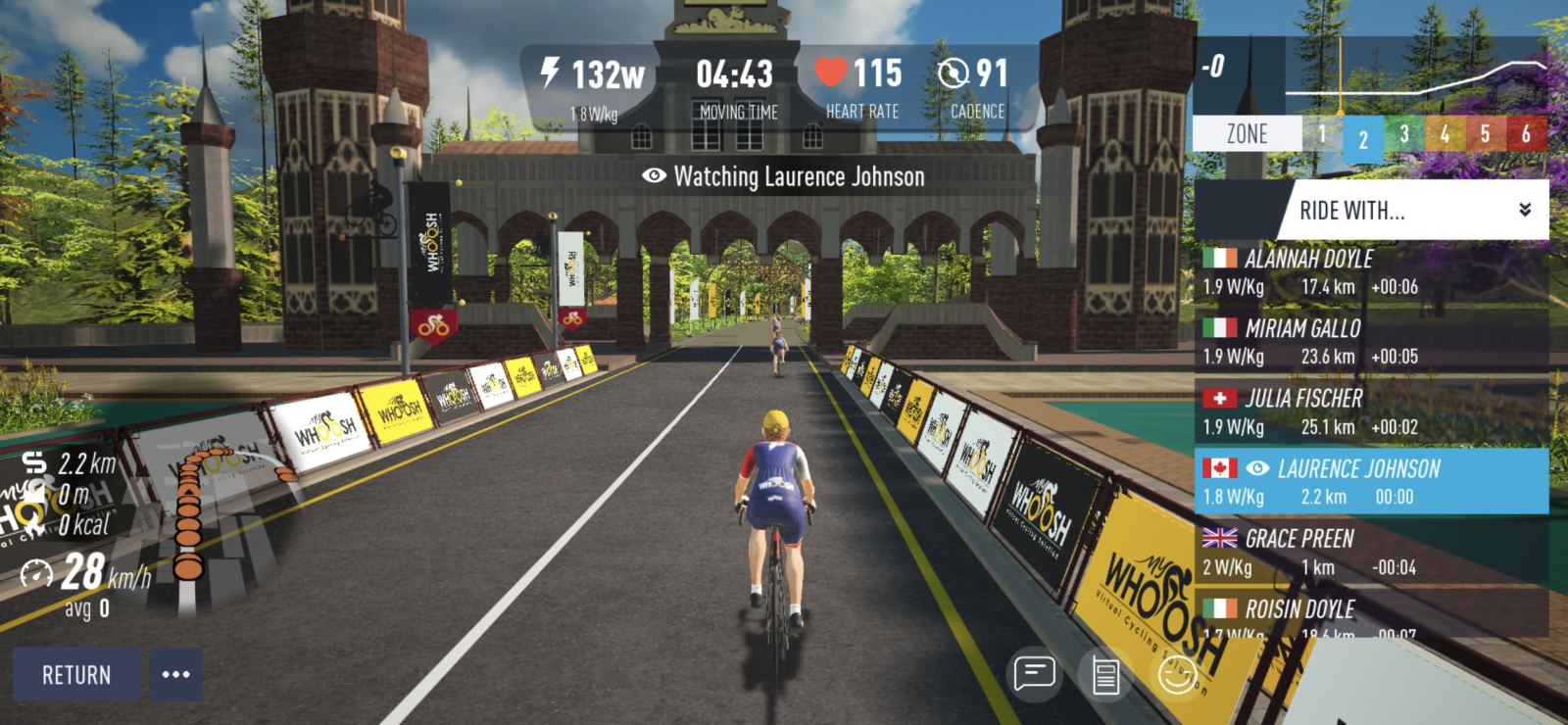Select the highlighted Laurence Johnson row
Image resolution: width=1568 pixels, height=725 pixels.
1372,482
